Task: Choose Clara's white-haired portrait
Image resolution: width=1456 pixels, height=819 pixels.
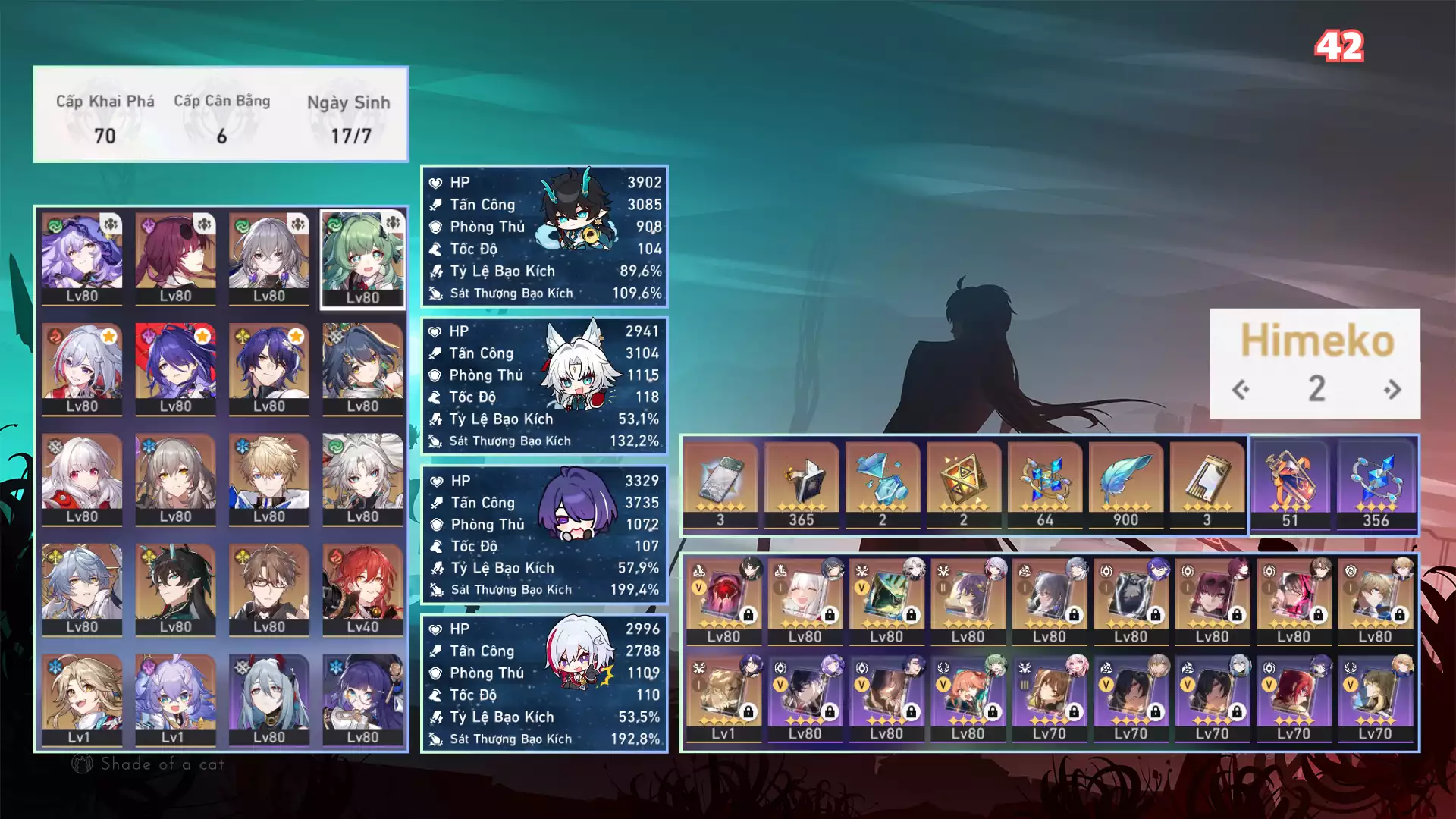Action: (x=82, y=479)
